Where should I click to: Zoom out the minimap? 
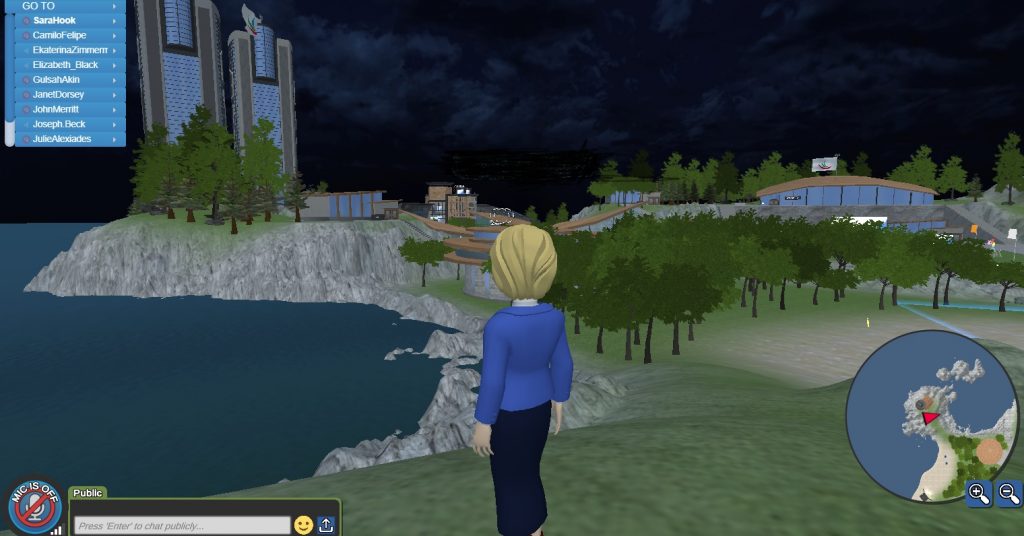pos(1009,493)
